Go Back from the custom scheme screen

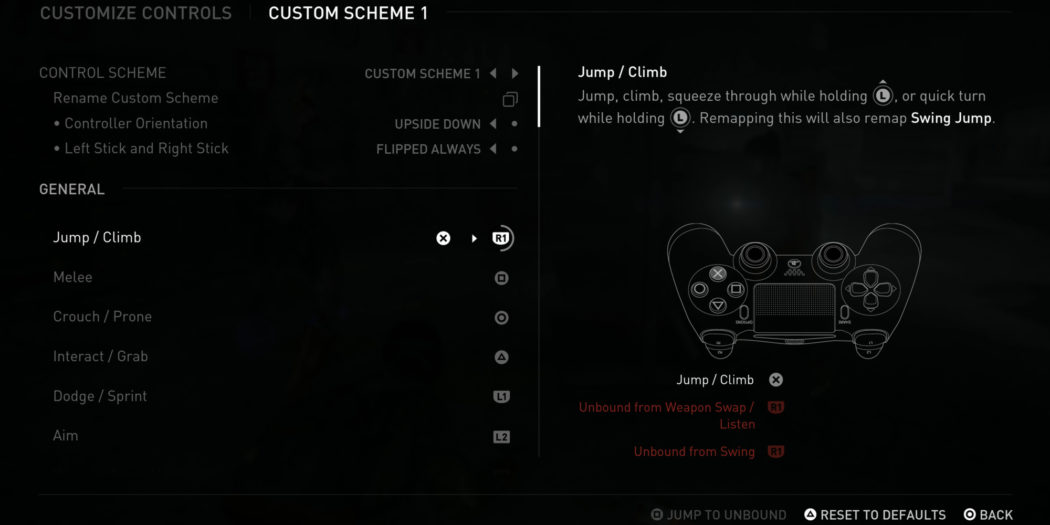pos(988,515)
